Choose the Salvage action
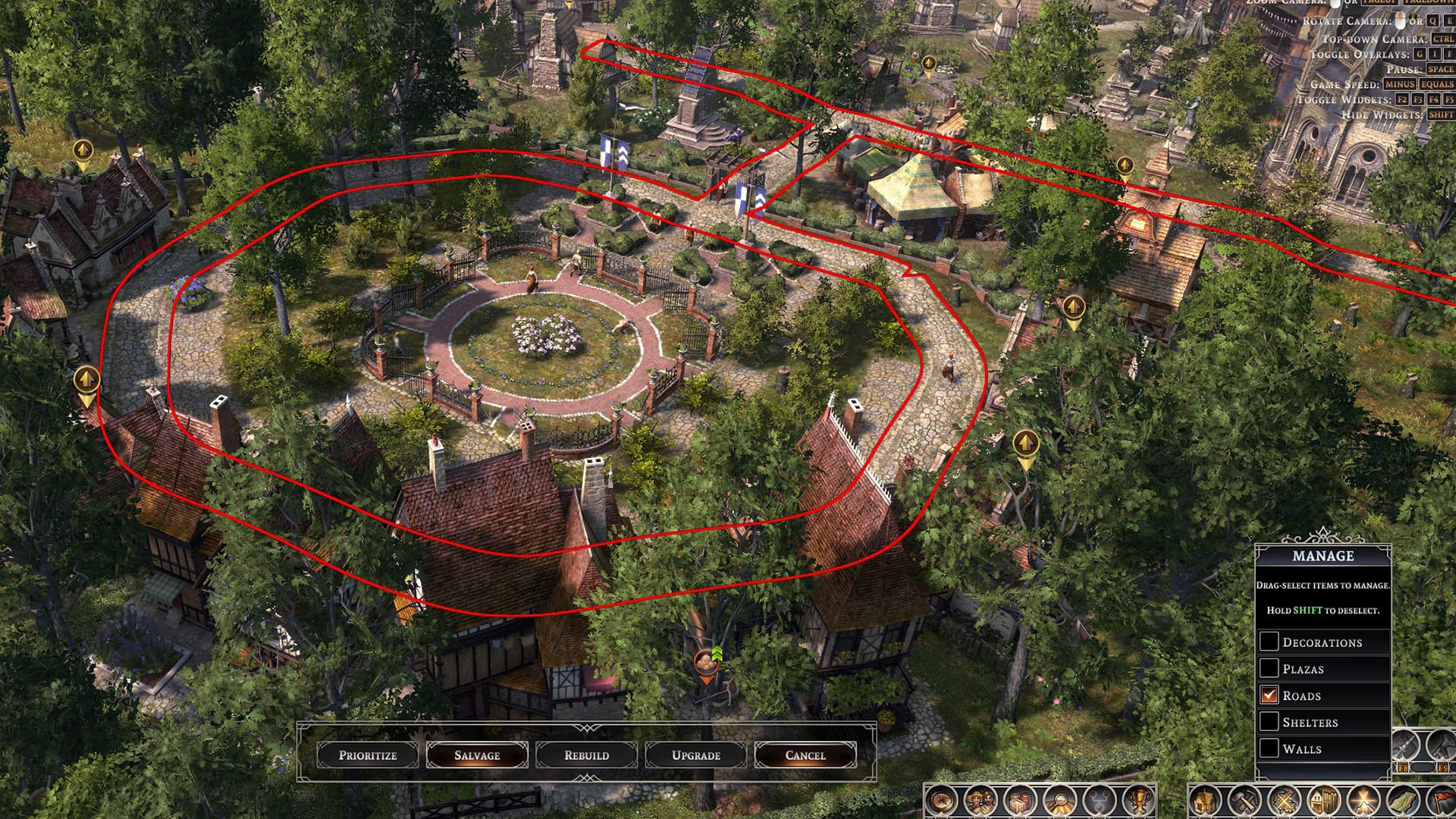1456x819 pixels. click(477, 755)
